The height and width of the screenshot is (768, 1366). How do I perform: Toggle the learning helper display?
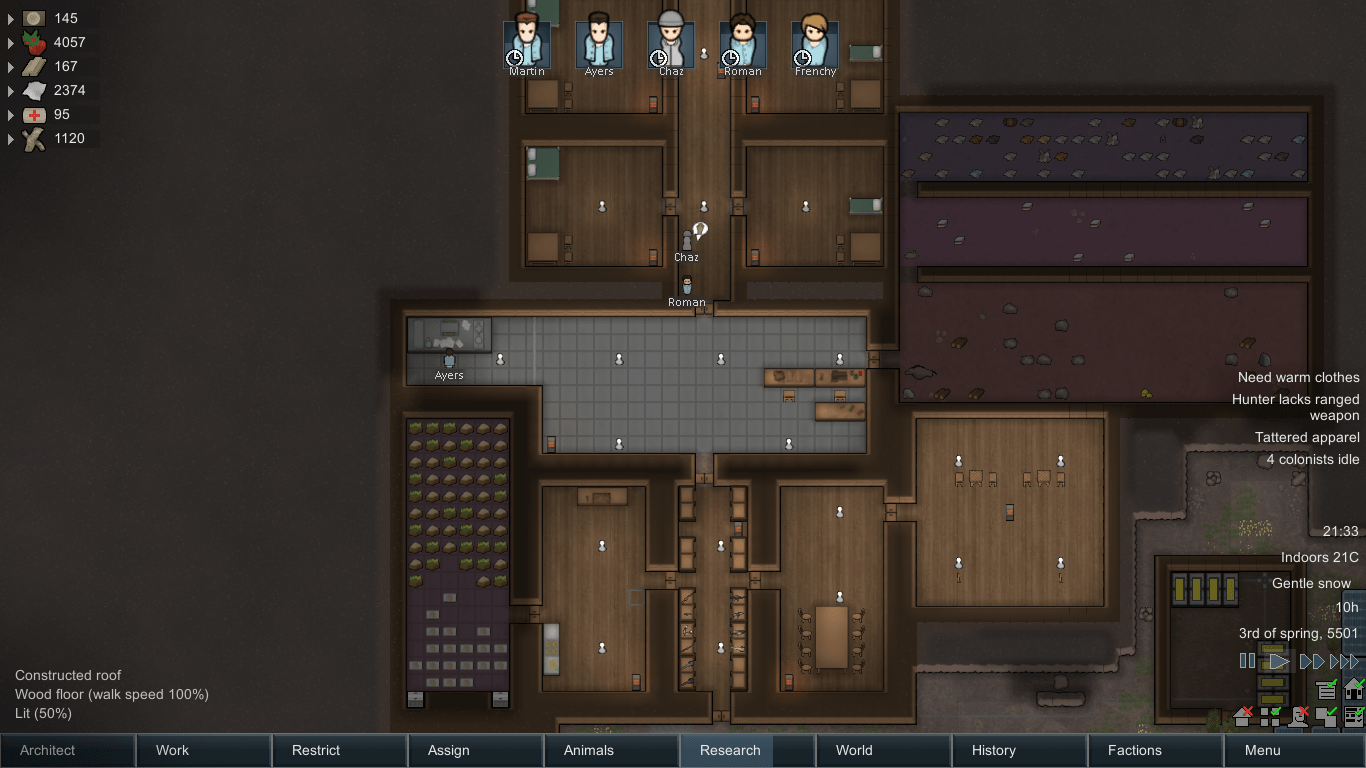click(x=1327, y=690)
